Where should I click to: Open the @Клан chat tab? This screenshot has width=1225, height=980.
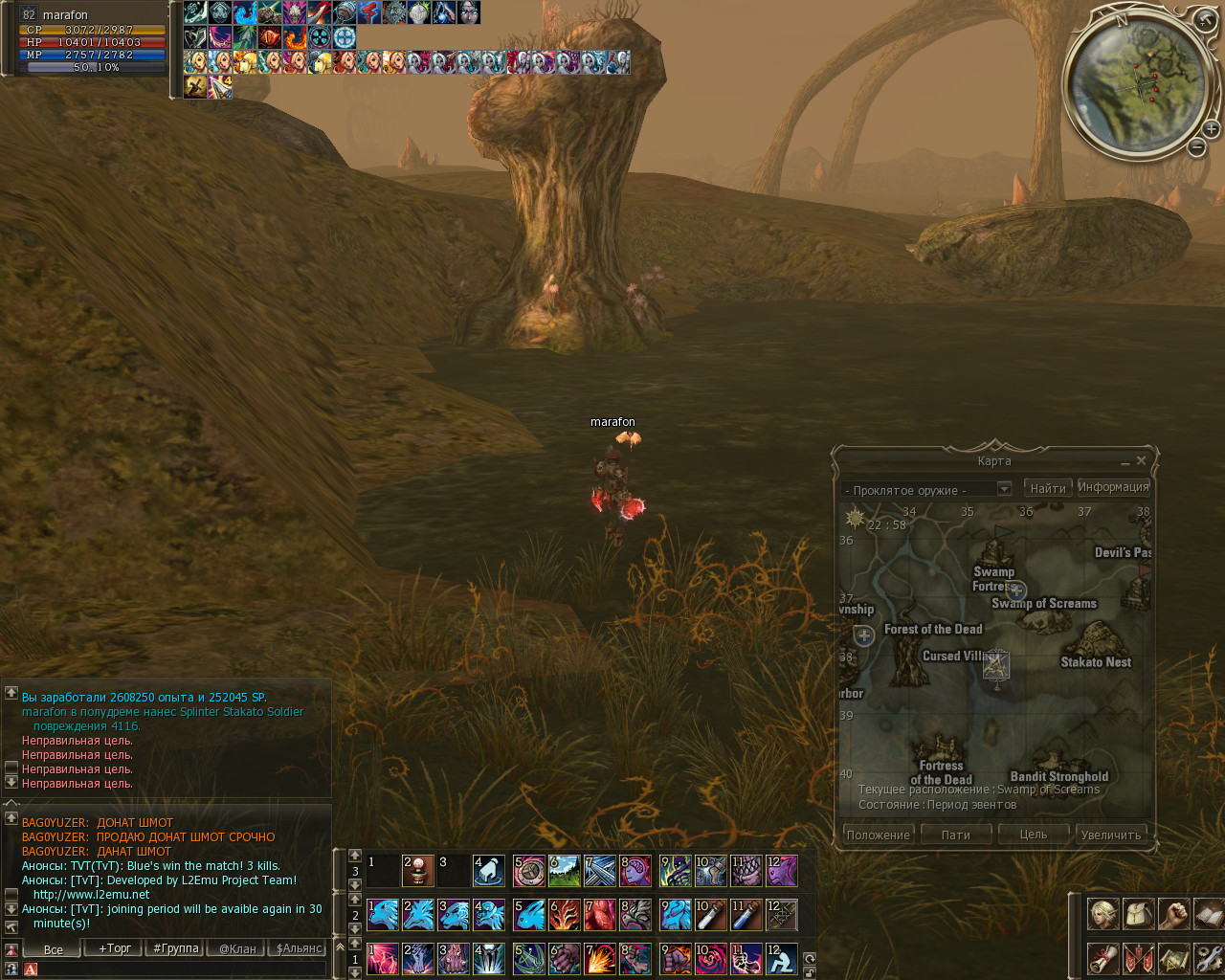tap(237, 948)
